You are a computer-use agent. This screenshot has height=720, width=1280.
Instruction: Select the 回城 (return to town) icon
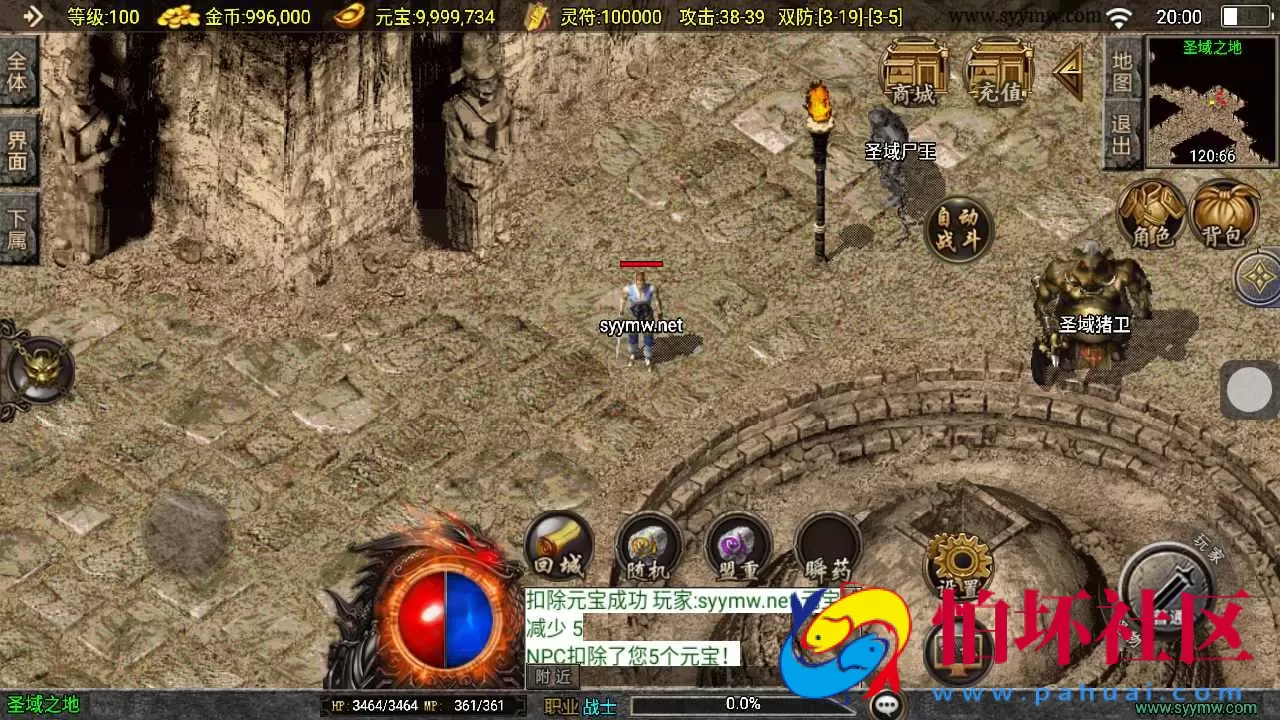click(558, 548)
